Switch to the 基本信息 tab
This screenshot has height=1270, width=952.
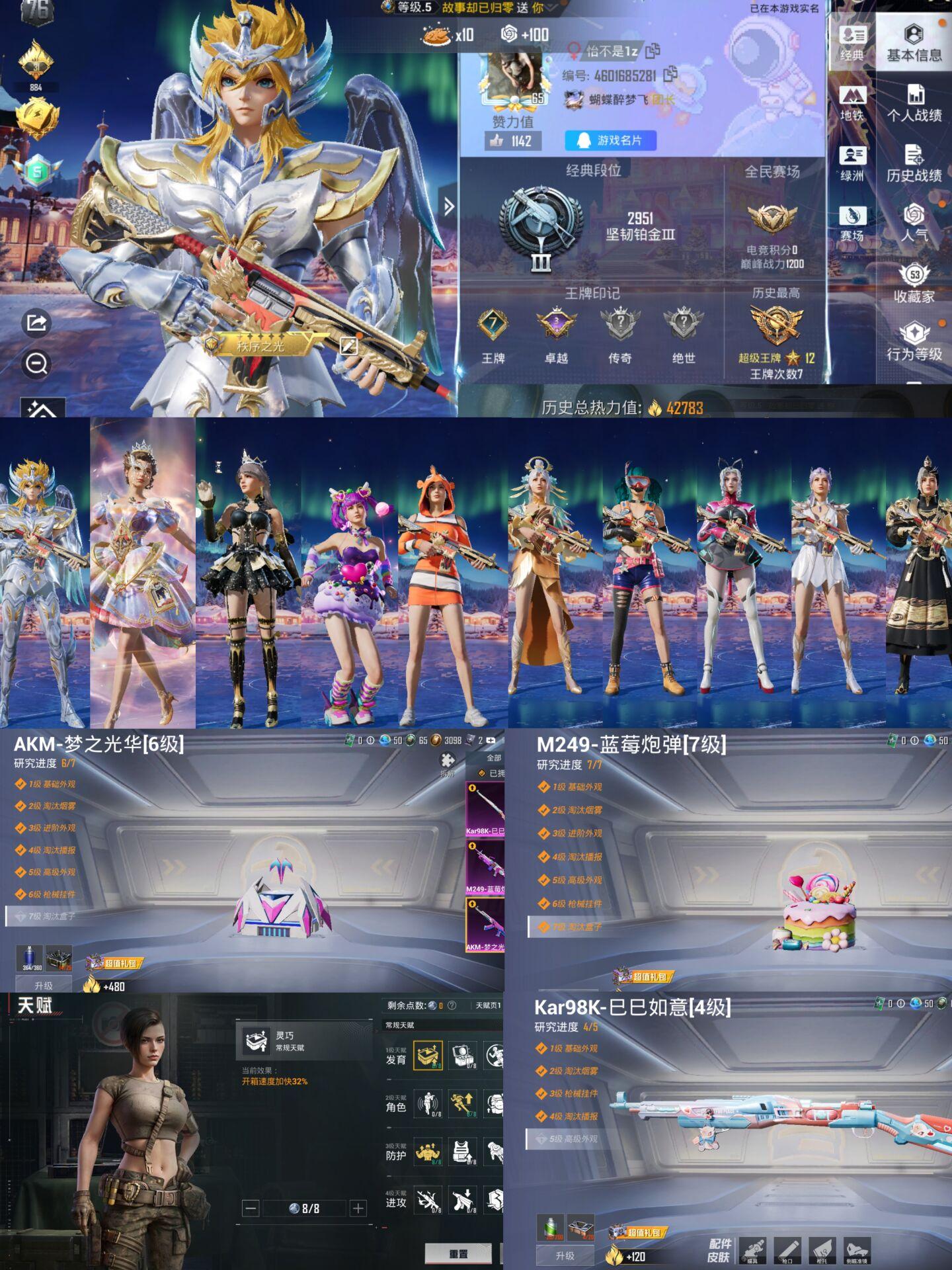click(914, 42)
